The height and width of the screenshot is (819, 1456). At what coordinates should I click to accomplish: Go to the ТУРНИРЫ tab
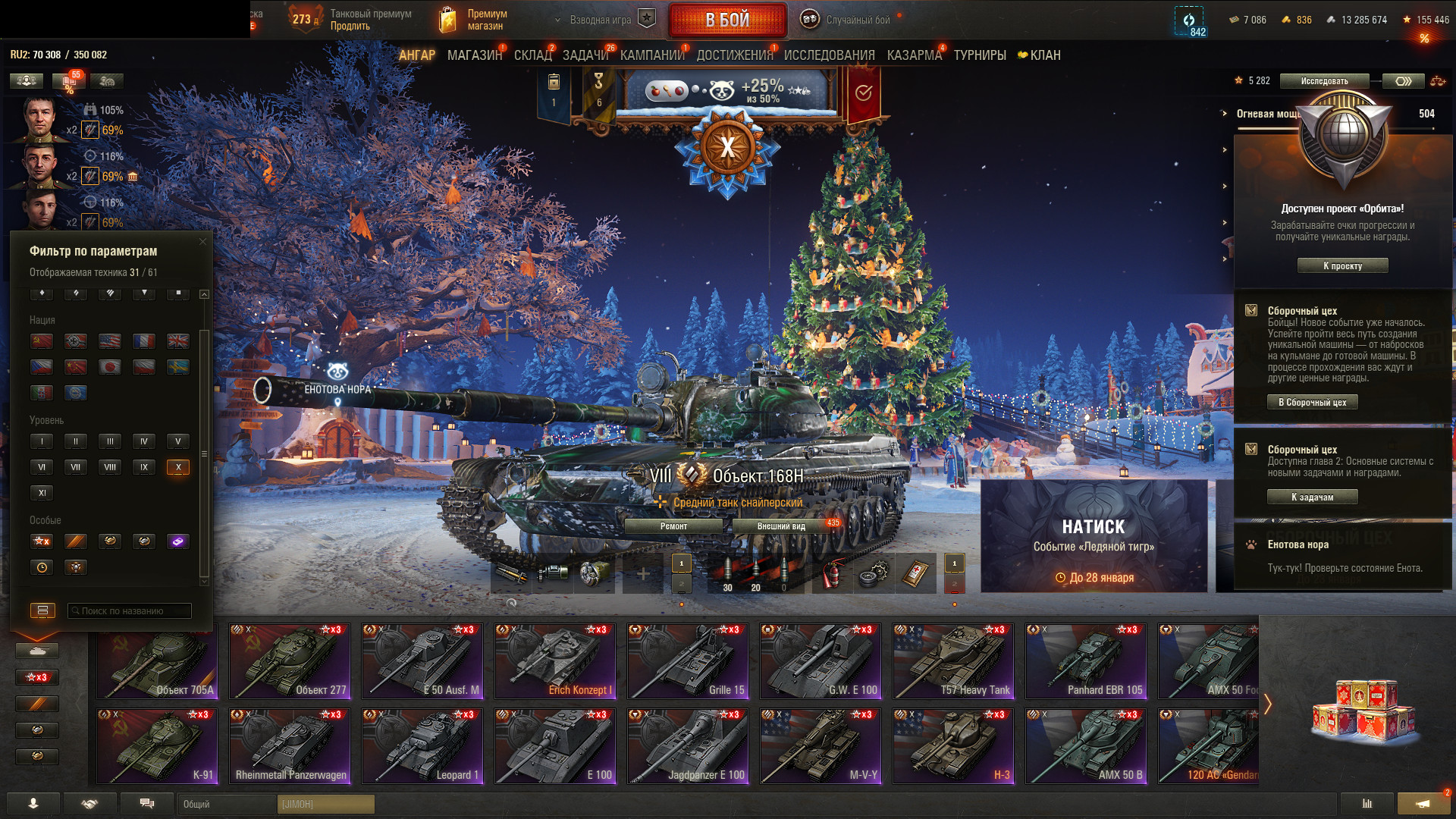(980, 55)
